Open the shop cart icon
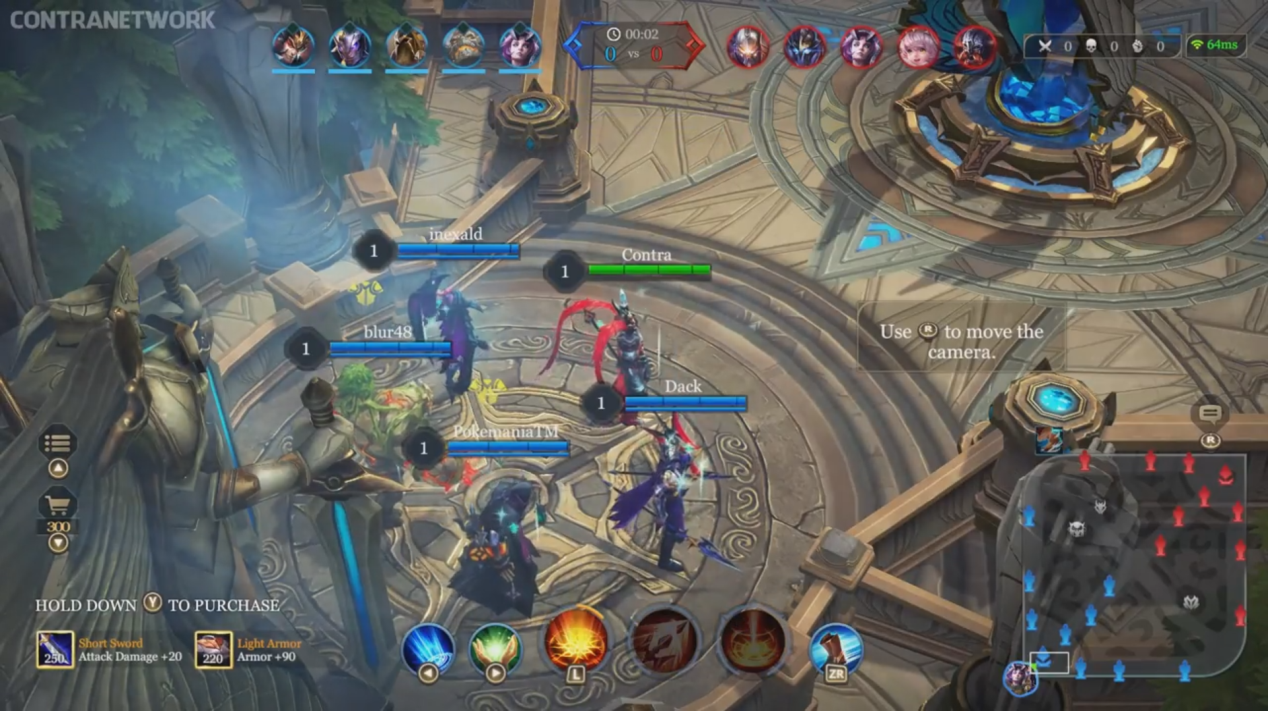Image resolution: width=1268 pixels, height=711 pixels. pos(58,503)
